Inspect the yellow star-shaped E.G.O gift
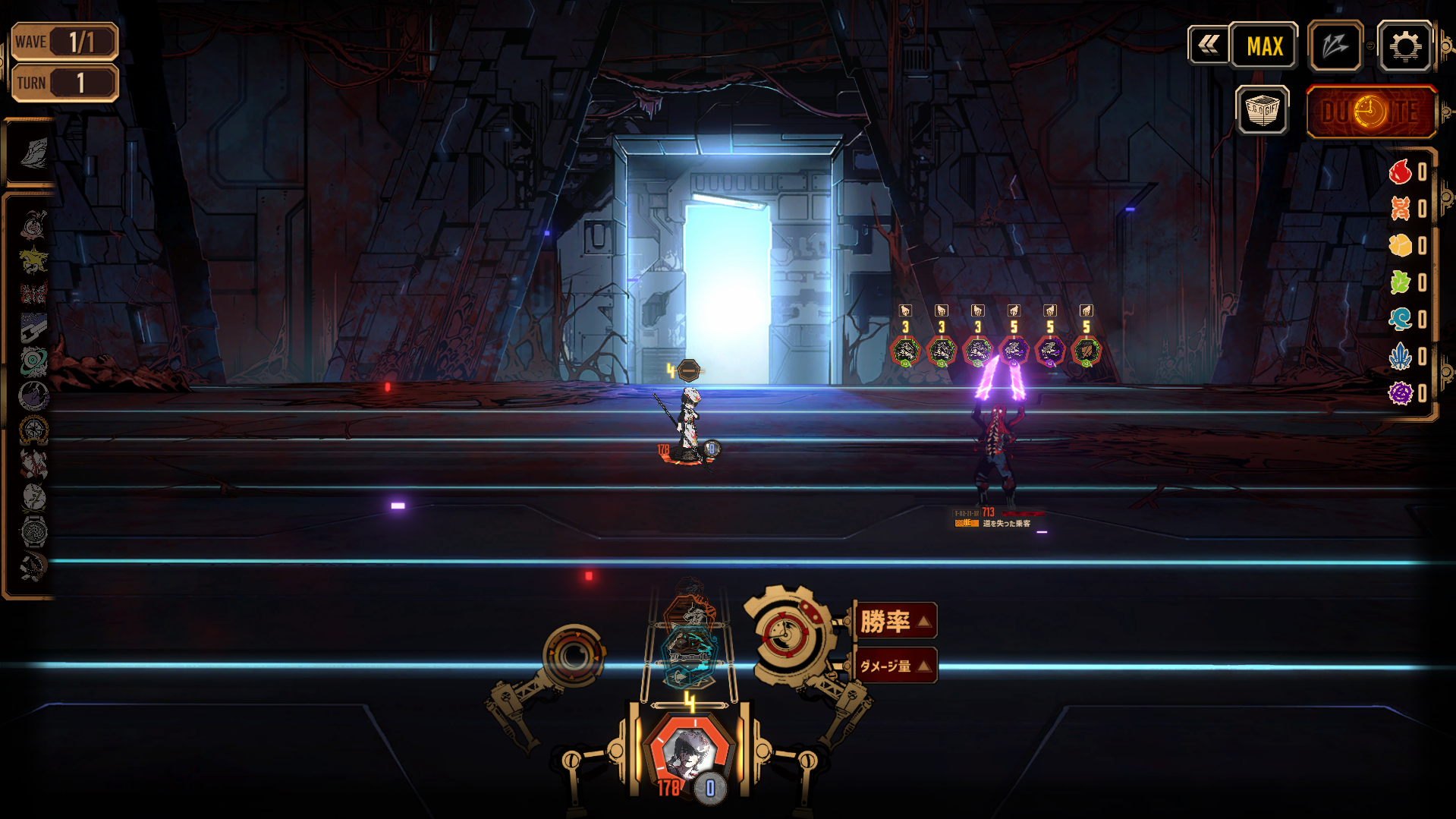Viewport: 1456px width, 819px height. (x=33, y=260)
